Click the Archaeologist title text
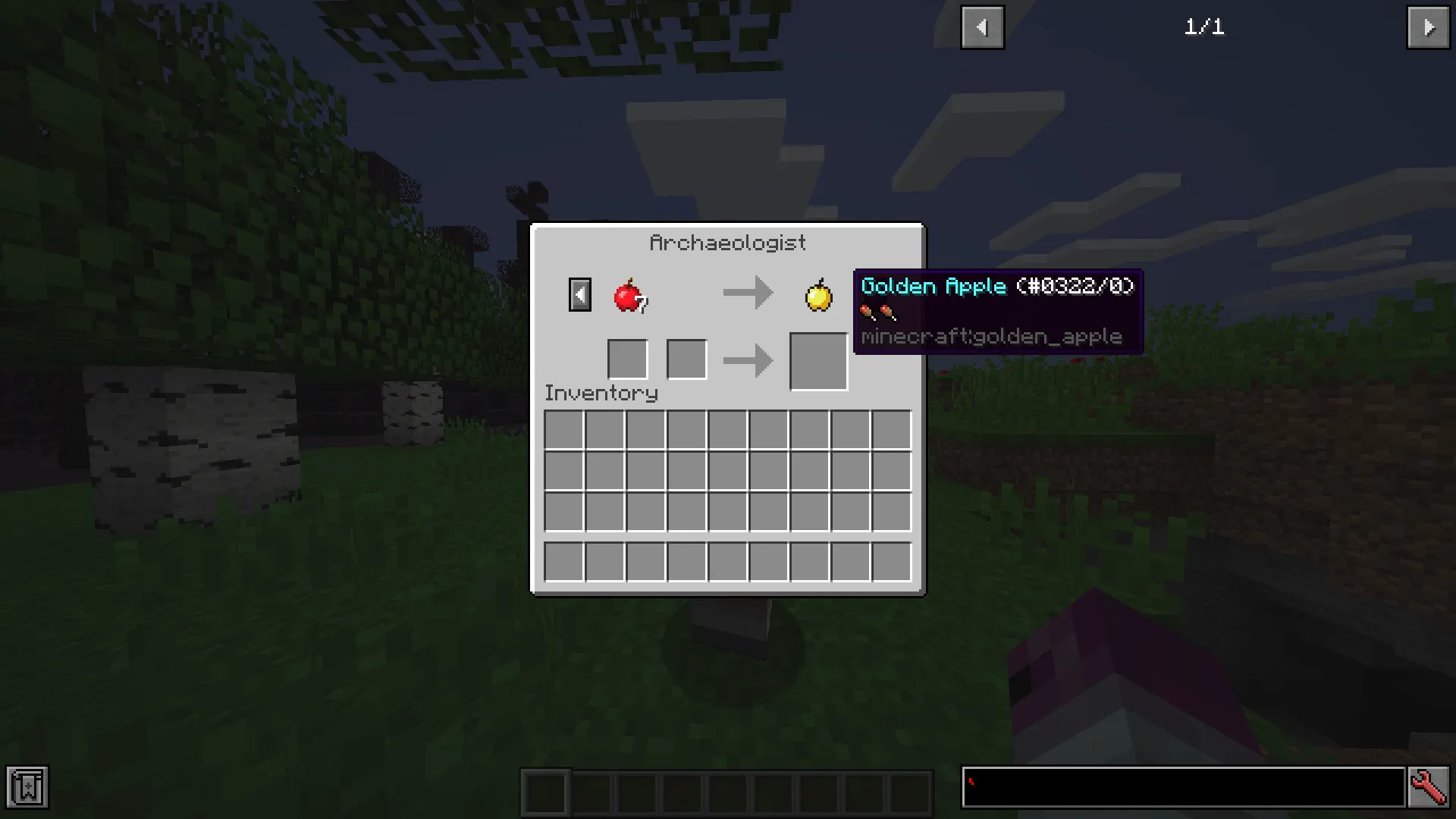 [727, 242]
